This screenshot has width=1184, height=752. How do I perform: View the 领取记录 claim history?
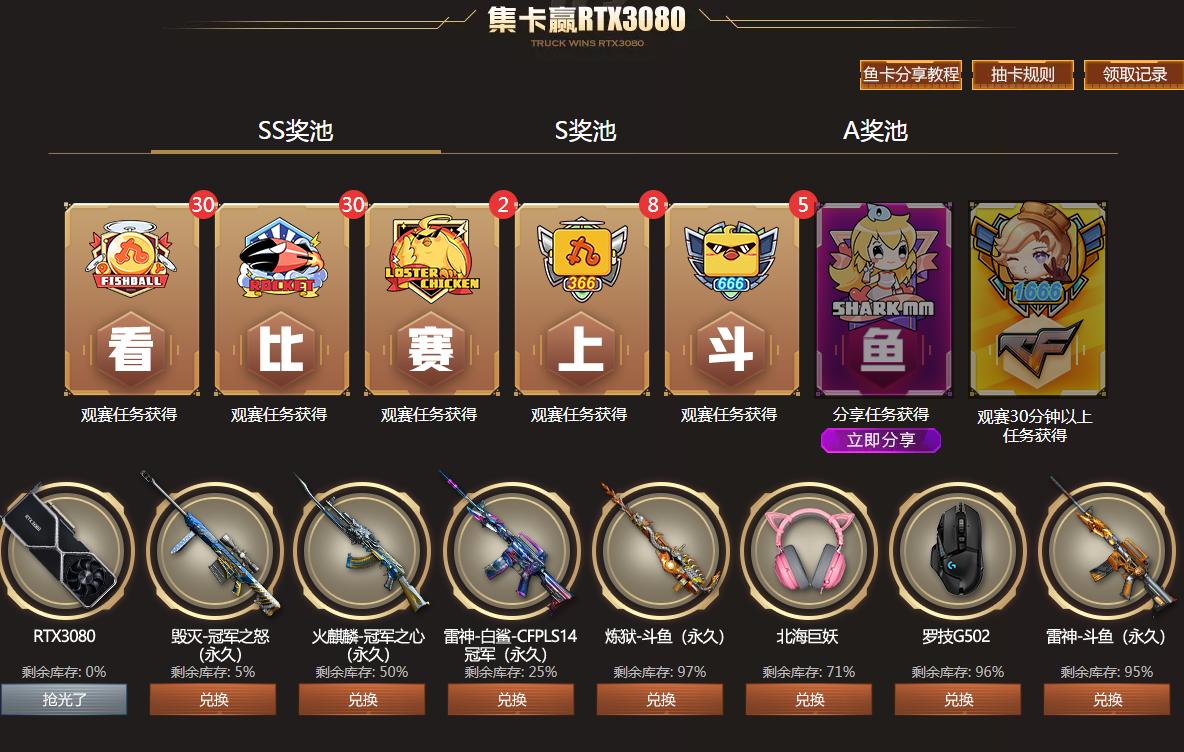point(1134,75)
